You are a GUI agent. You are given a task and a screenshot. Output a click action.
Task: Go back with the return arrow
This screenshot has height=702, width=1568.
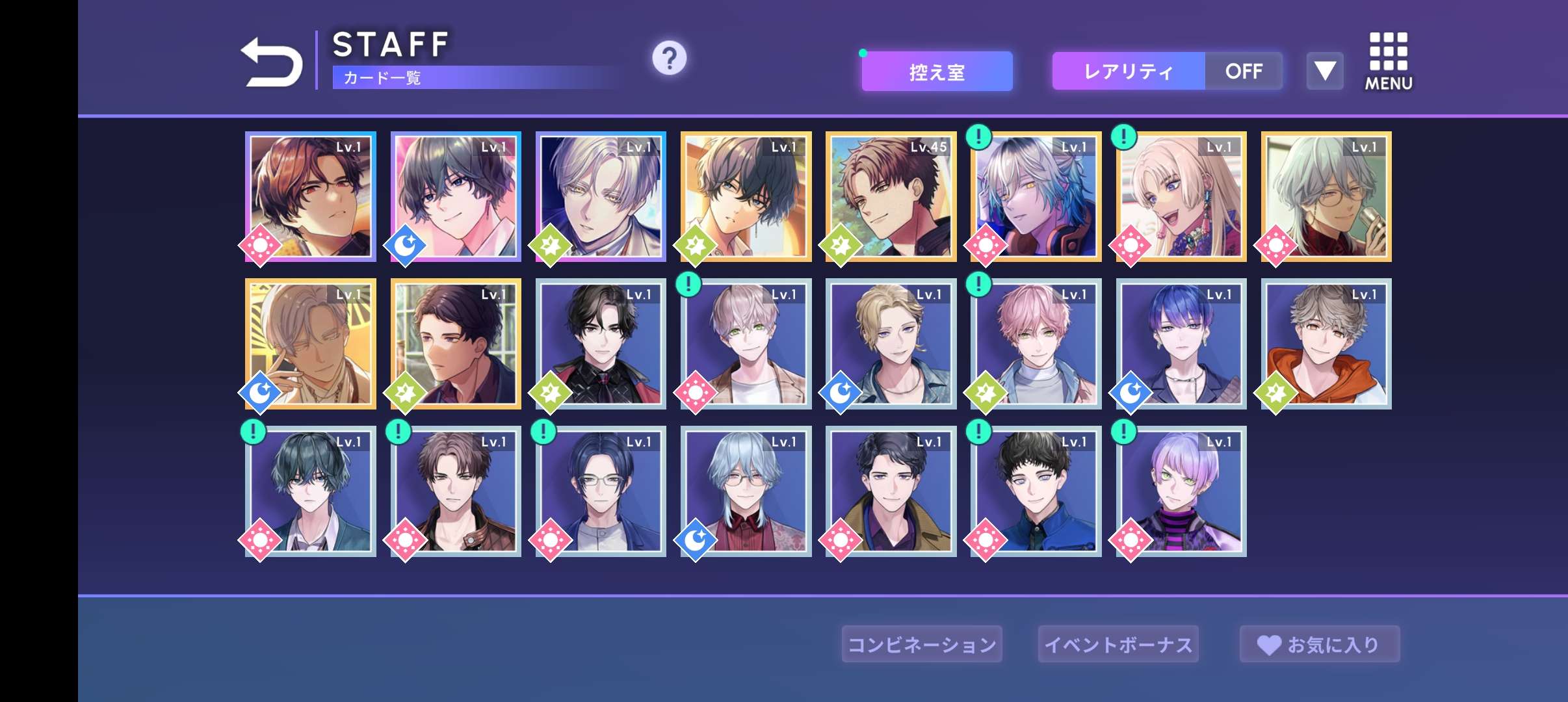click(x=272, y=62)
